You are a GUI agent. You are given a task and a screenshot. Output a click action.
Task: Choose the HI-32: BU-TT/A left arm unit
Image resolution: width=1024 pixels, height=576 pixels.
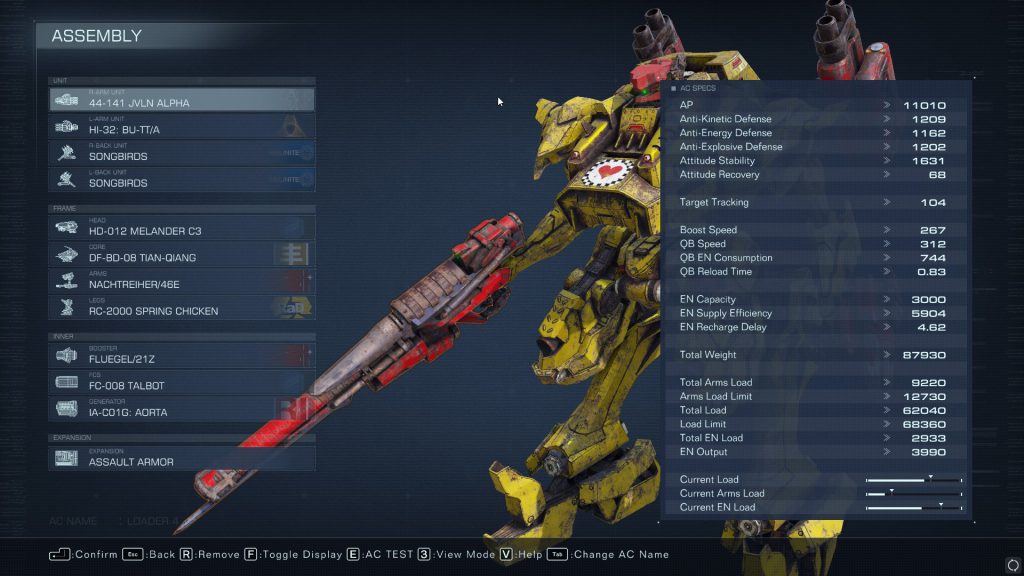click(182, 126)
